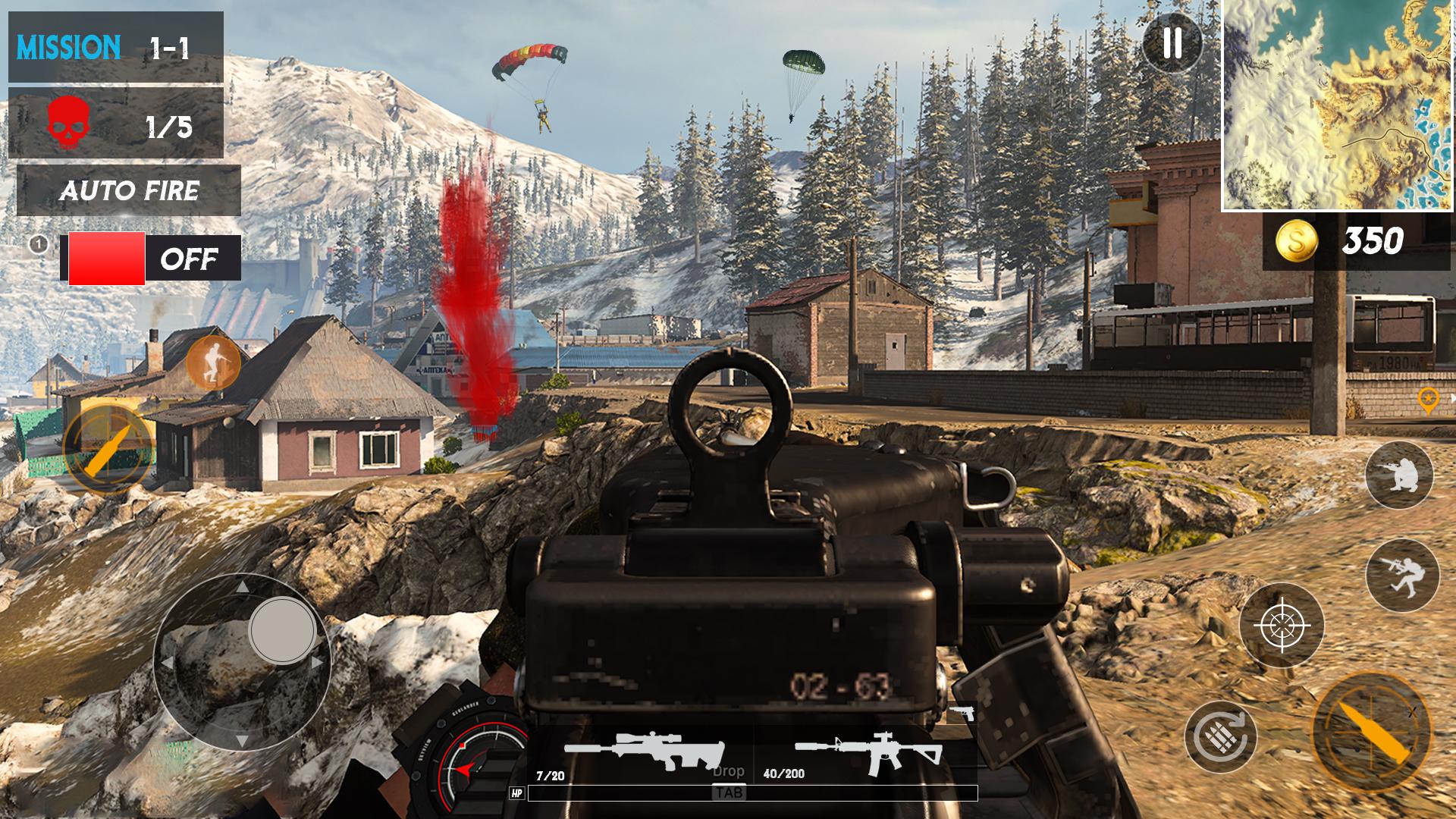
Task: Tap the left bullet fire button
Action: click(x=108, y=449)
